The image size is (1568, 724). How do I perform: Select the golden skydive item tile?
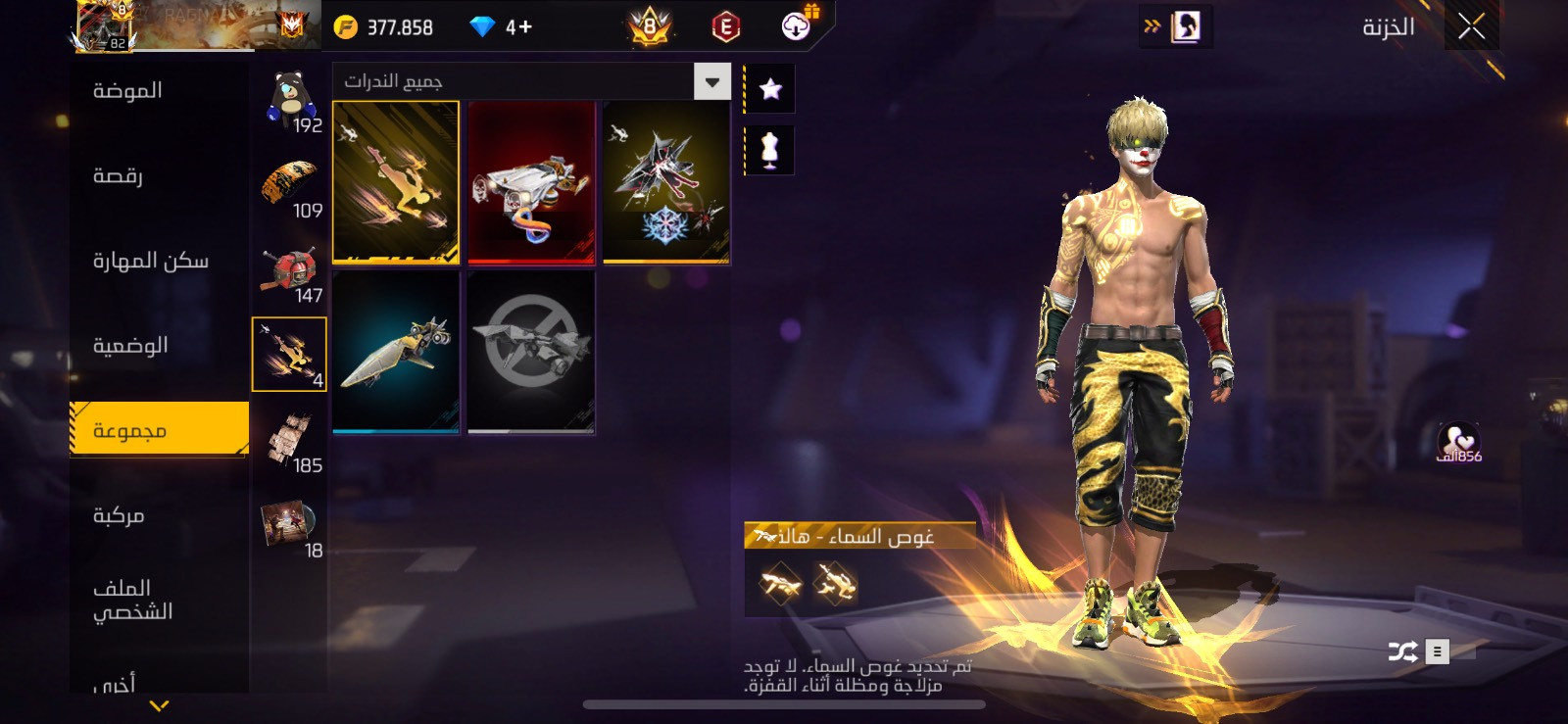[396, 182]
